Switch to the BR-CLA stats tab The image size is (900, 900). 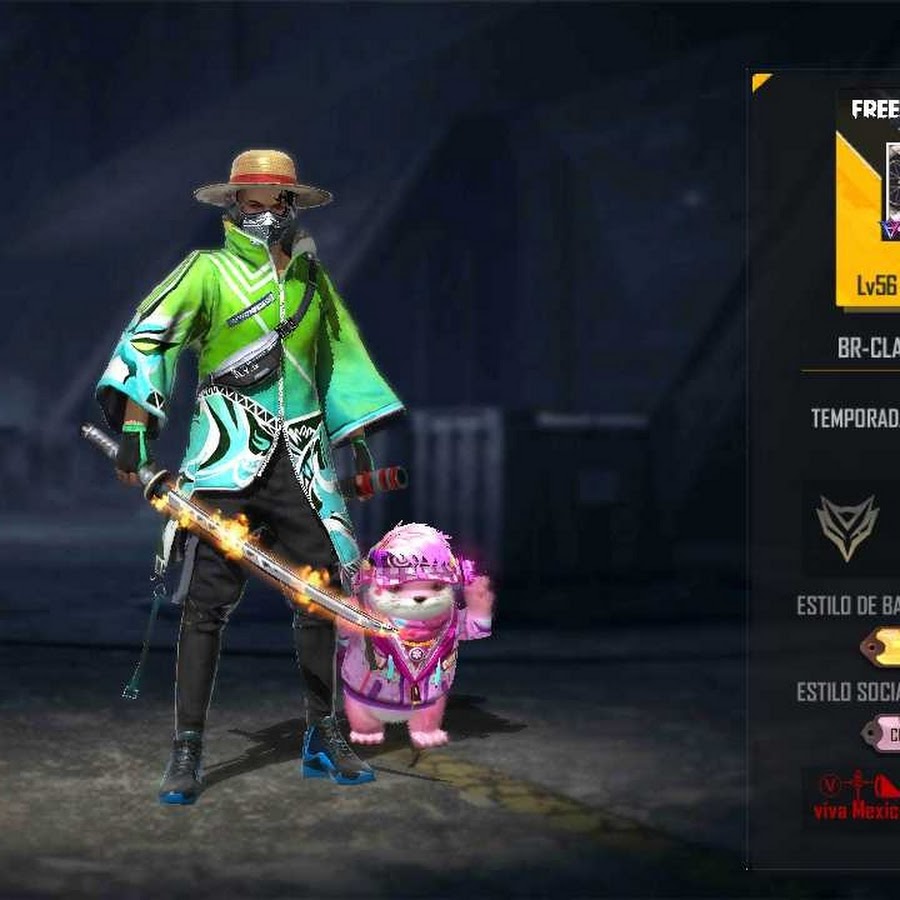[868, 347]
